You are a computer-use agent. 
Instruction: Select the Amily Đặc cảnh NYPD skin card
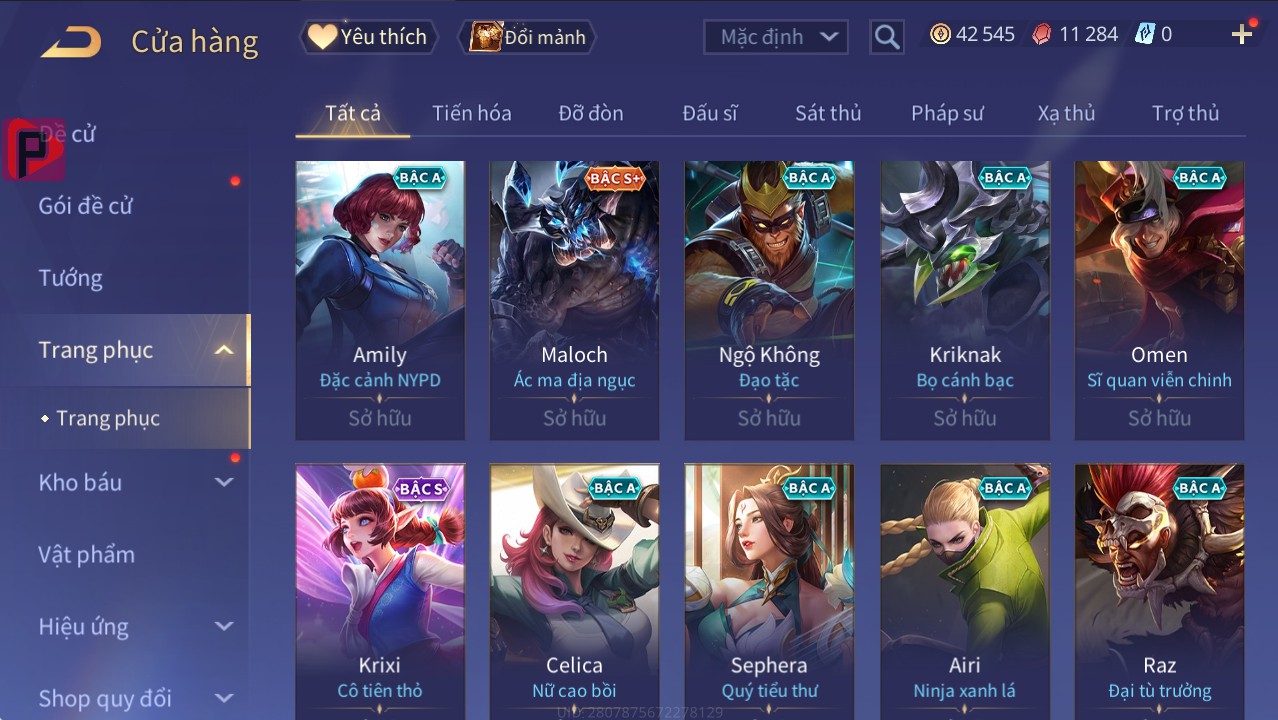380,300
